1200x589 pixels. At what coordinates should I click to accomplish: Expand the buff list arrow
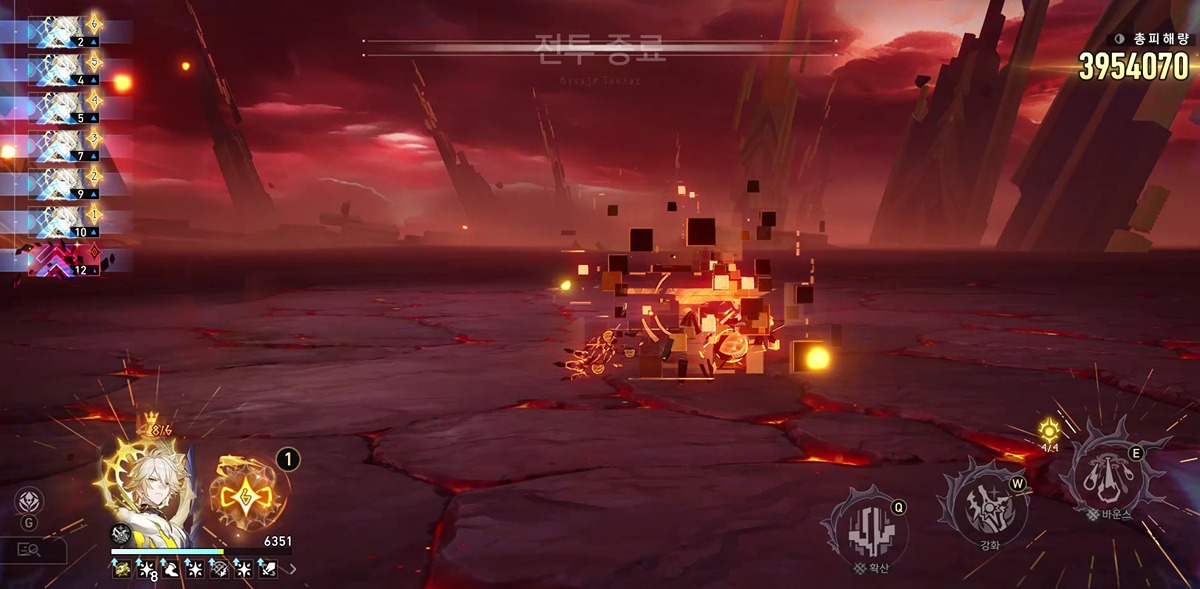click(x=292, y=569)
